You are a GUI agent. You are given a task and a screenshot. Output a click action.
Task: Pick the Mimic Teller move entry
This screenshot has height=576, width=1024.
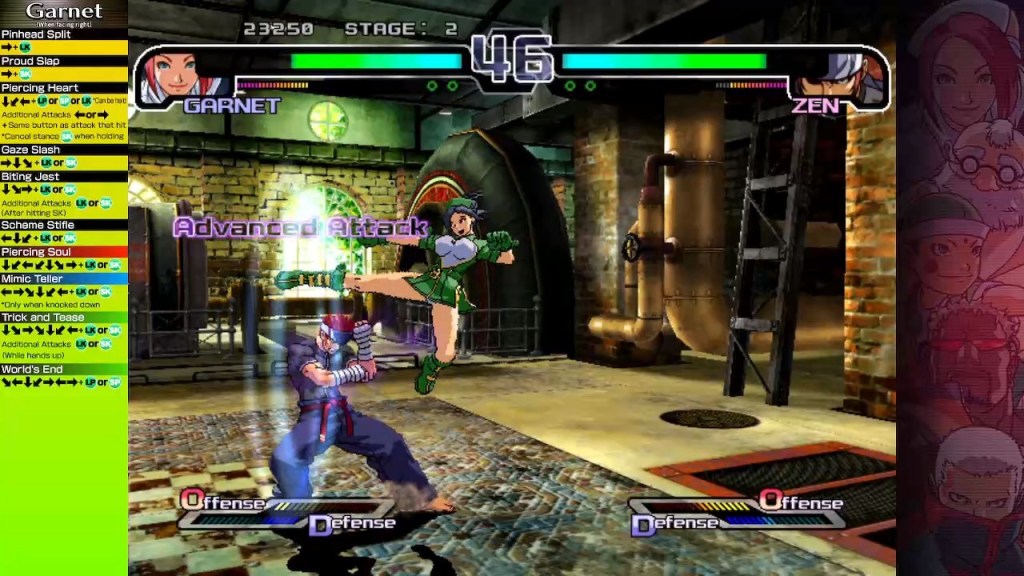point(32,279)
